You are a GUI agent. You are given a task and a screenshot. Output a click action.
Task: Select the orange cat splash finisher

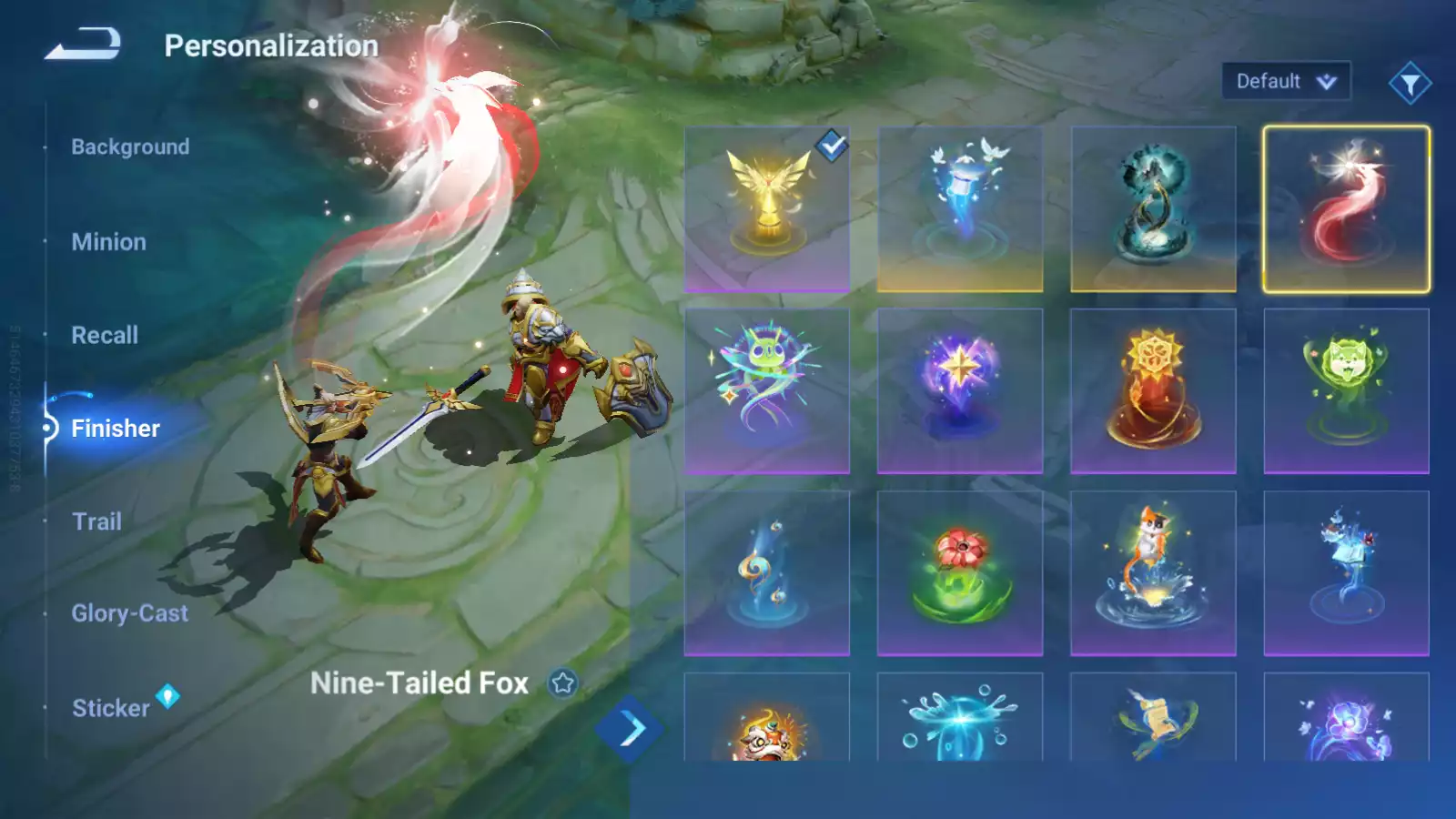(x=1153, y=573)
